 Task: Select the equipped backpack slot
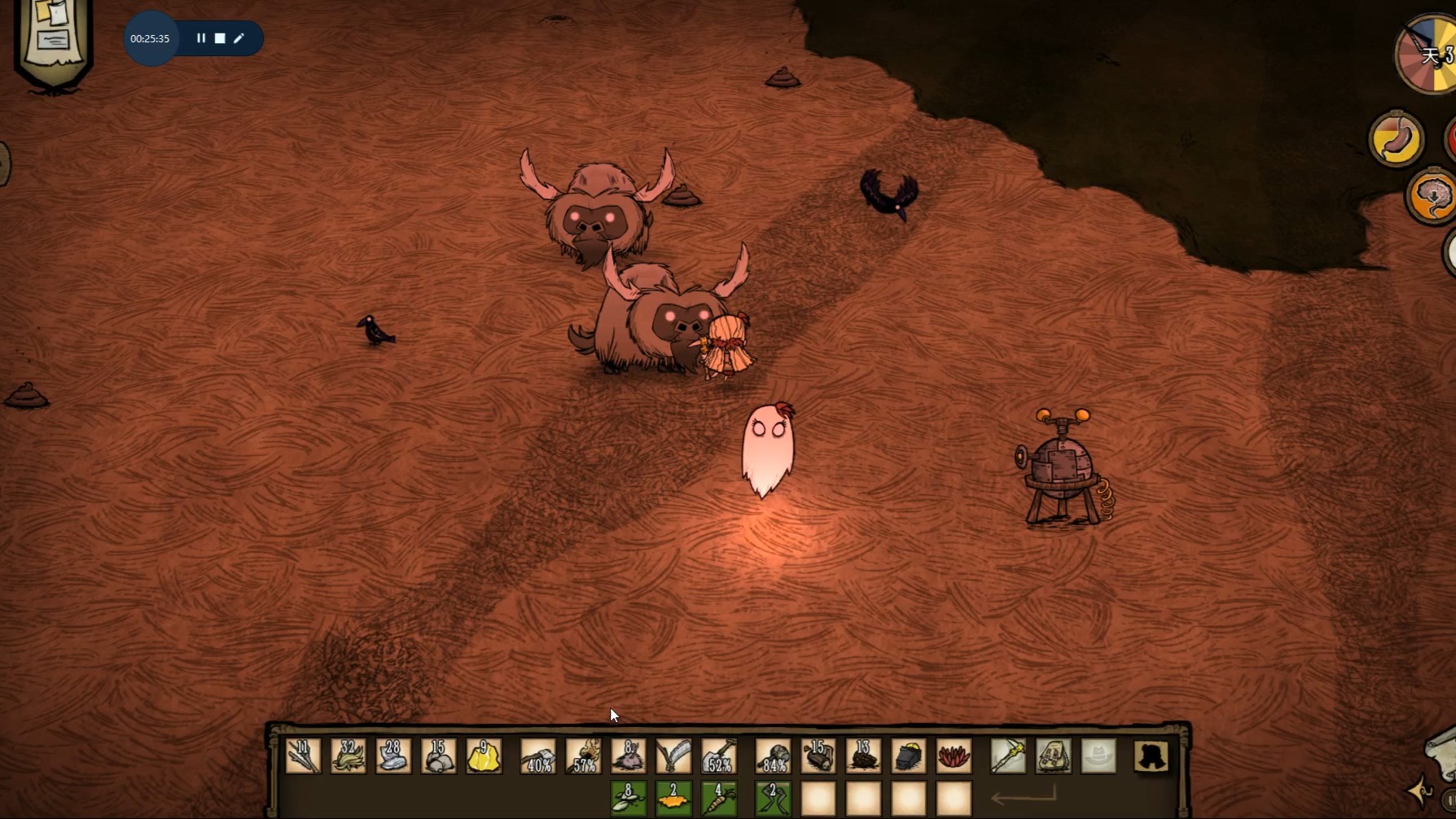pyautogui.click(x=1053, y=756)
